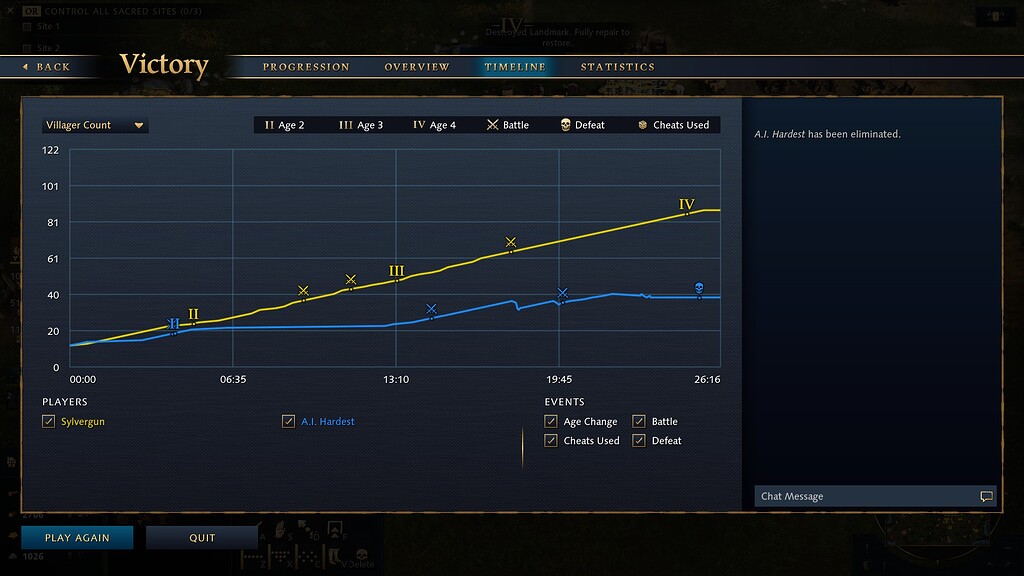Screen dimensions: 1024x576
Task: Show the Statistics tab
Action: [x=618, y=67]
